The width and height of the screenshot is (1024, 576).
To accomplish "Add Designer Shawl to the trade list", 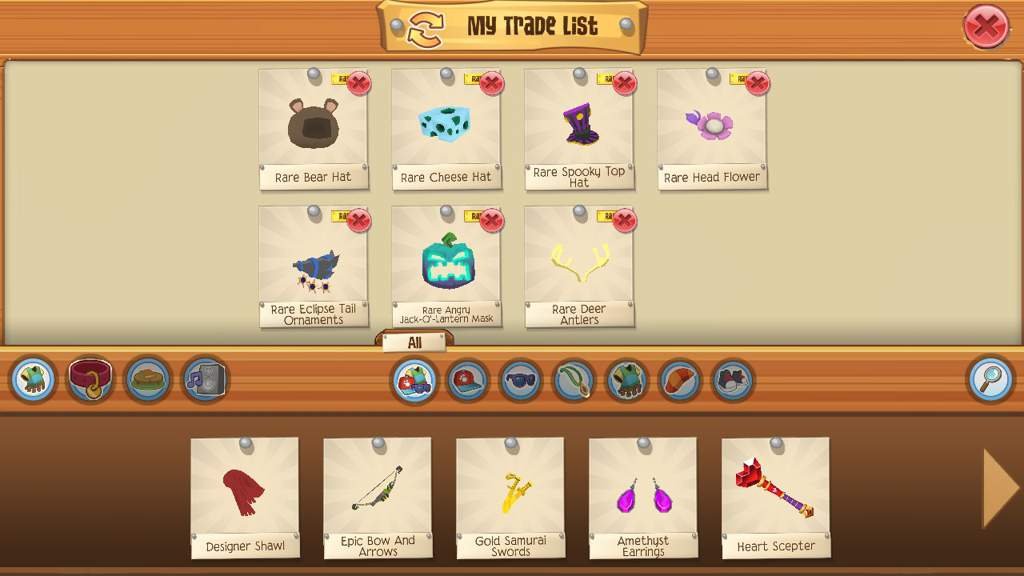I will click(x=245, y=495).
